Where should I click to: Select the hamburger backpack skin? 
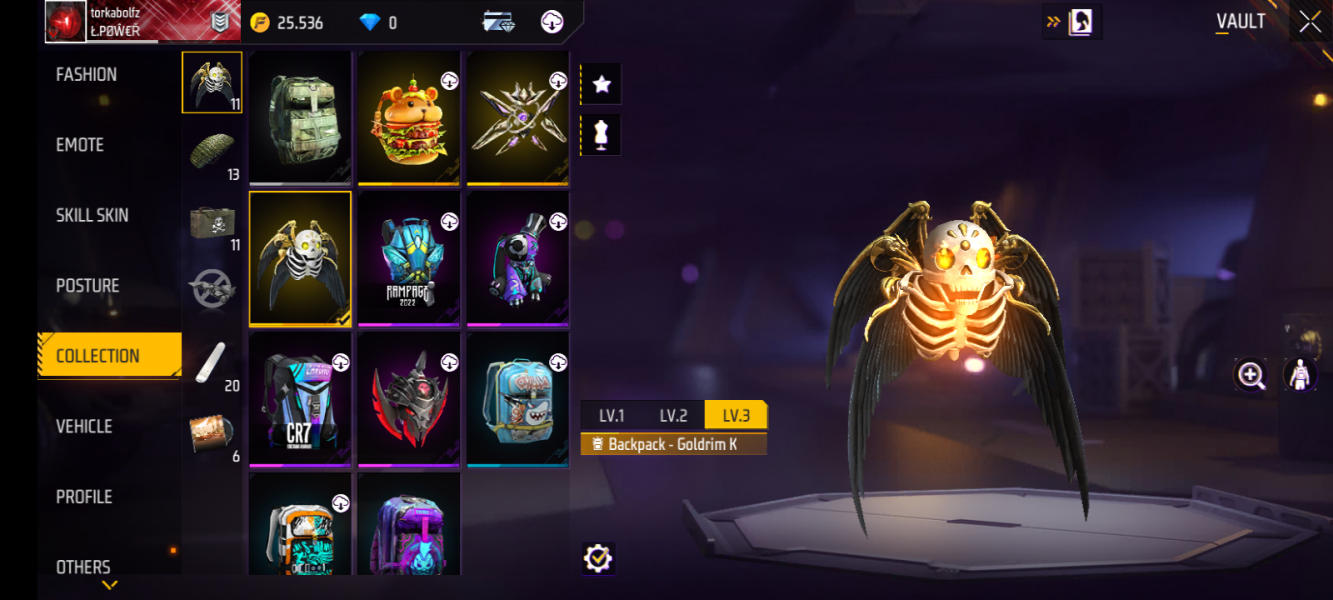tap(409, 118)
